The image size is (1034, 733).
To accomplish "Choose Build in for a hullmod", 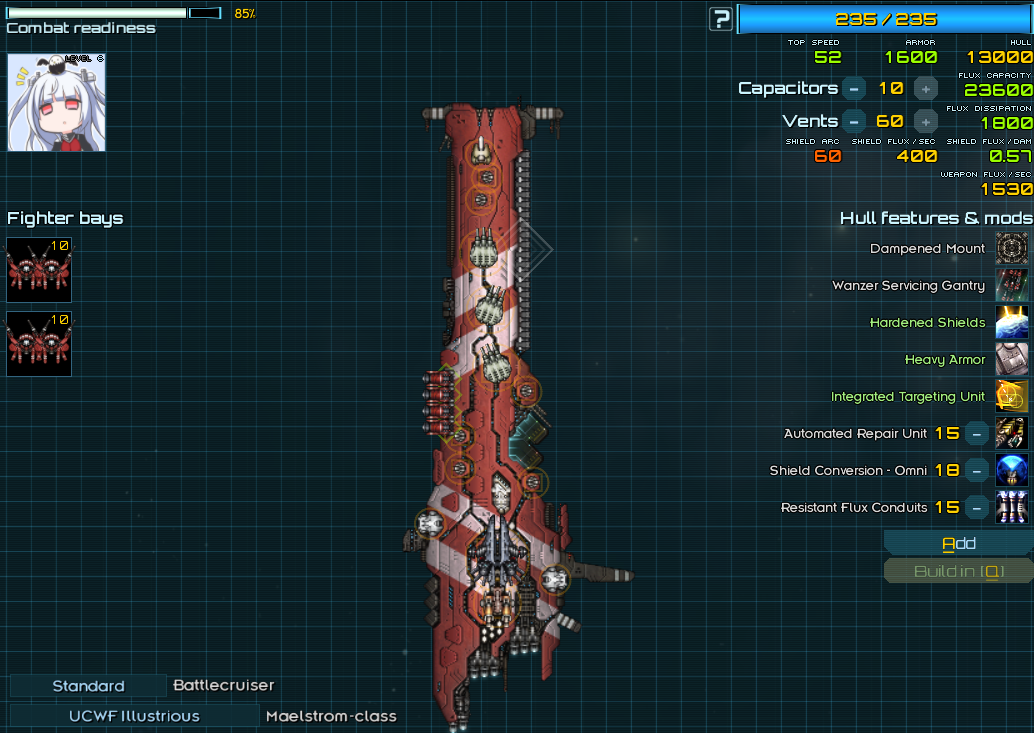I will pos(958,572).
